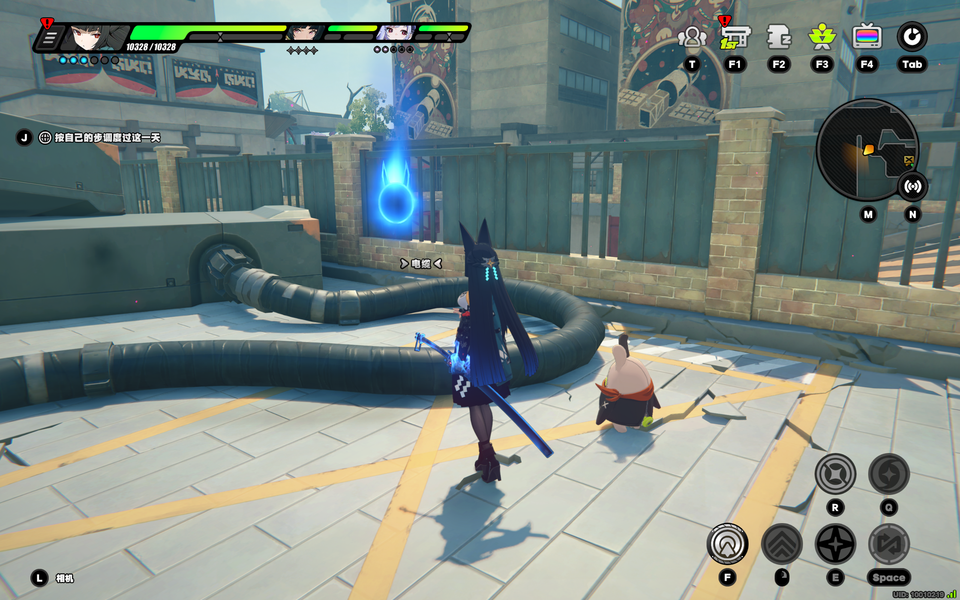This screenshot has height=600, width=960.
Task: Activate the chevron dash ability
Action: tap(781, 544)
